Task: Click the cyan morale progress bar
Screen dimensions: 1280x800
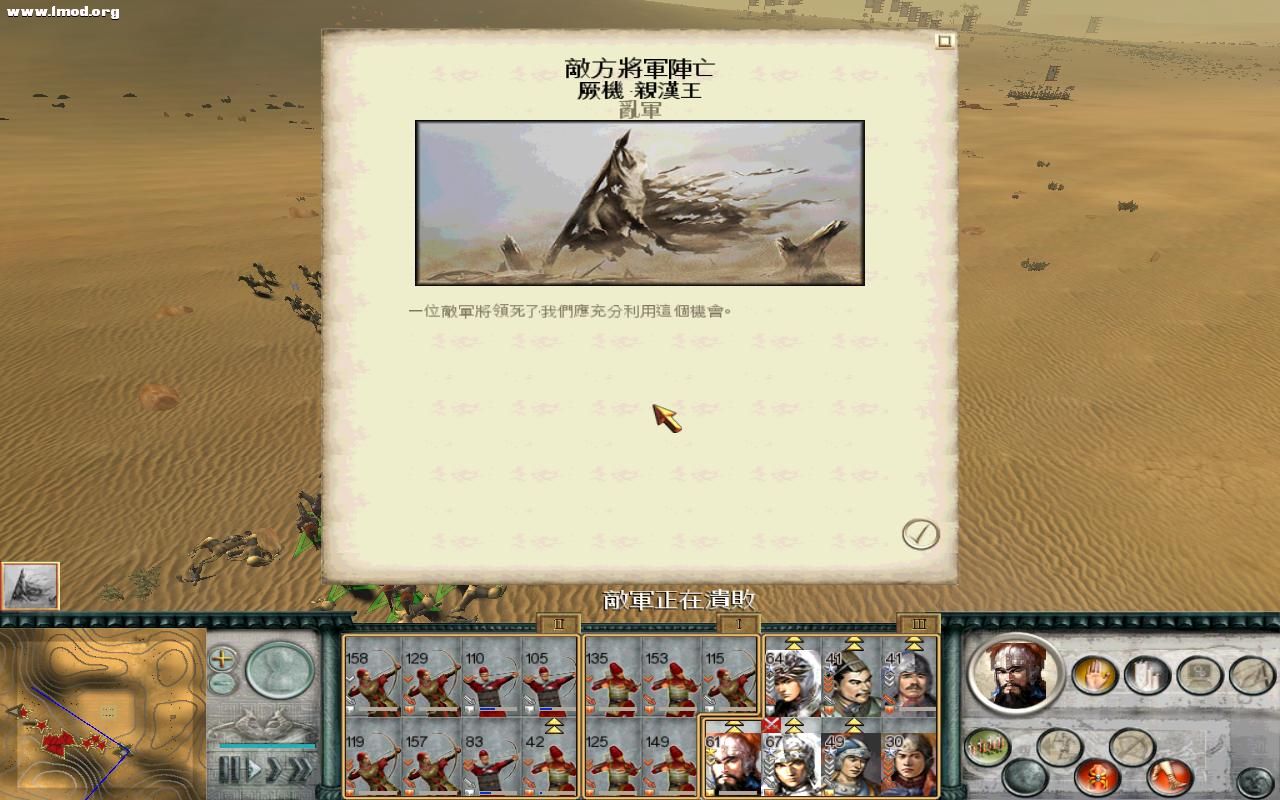Action: point(267,746)
